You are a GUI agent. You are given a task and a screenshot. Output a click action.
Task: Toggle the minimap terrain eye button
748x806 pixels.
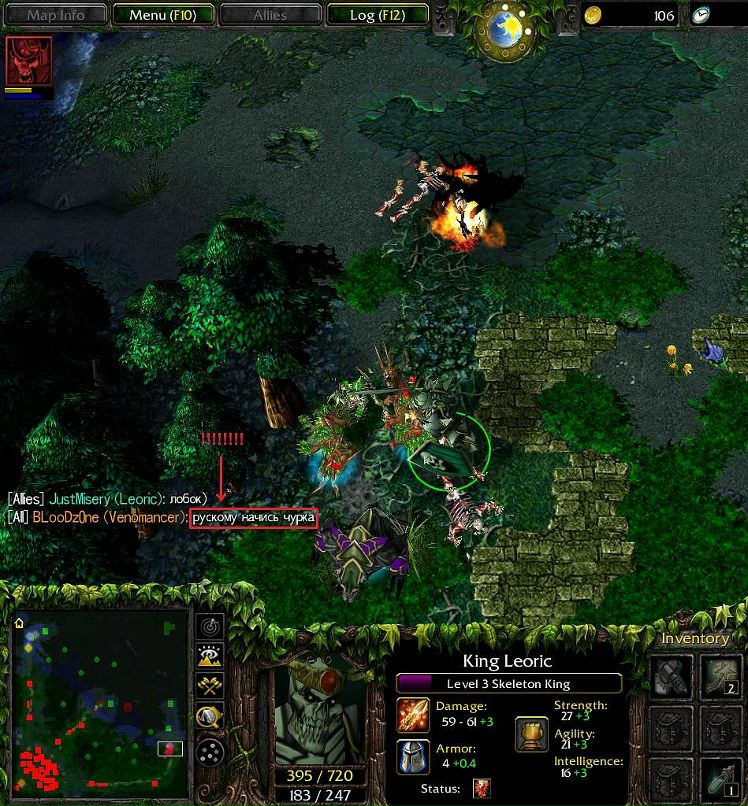point(211,656)
